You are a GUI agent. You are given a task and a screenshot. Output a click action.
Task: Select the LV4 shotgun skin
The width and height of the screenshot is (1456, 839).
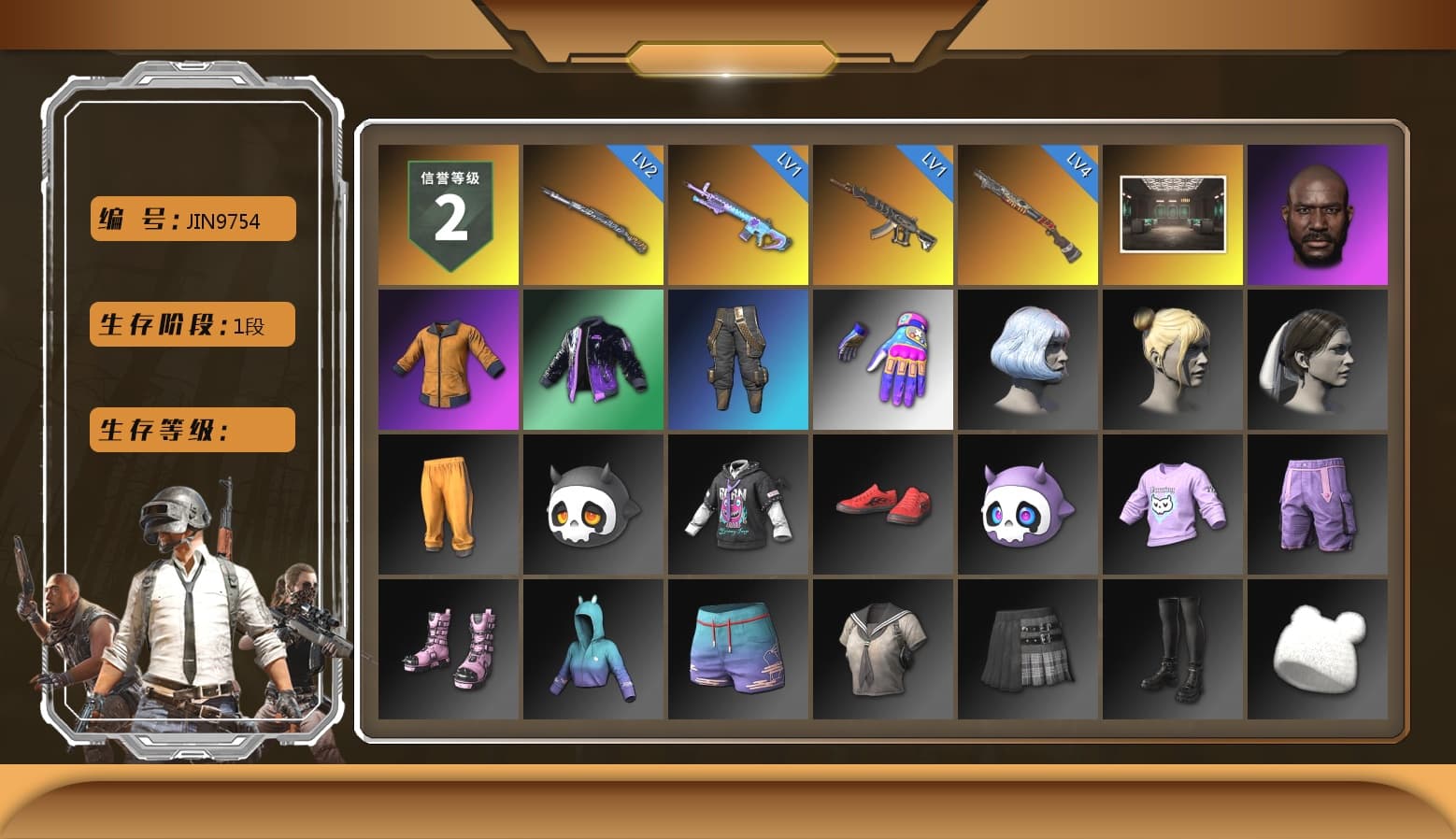click(x=1028, y=213)
